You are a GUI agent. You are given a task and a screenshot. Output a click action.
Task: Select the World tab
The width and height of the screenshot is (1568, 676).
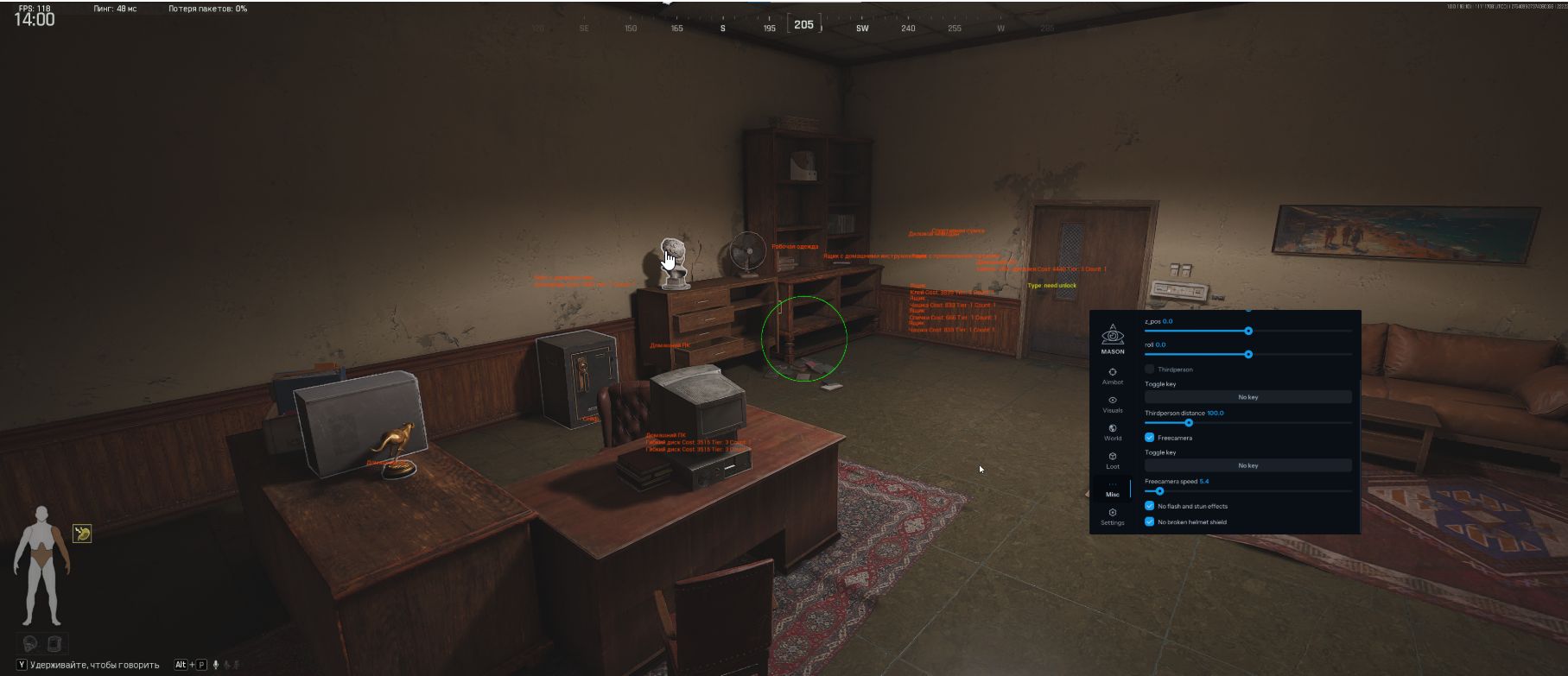1113,432
